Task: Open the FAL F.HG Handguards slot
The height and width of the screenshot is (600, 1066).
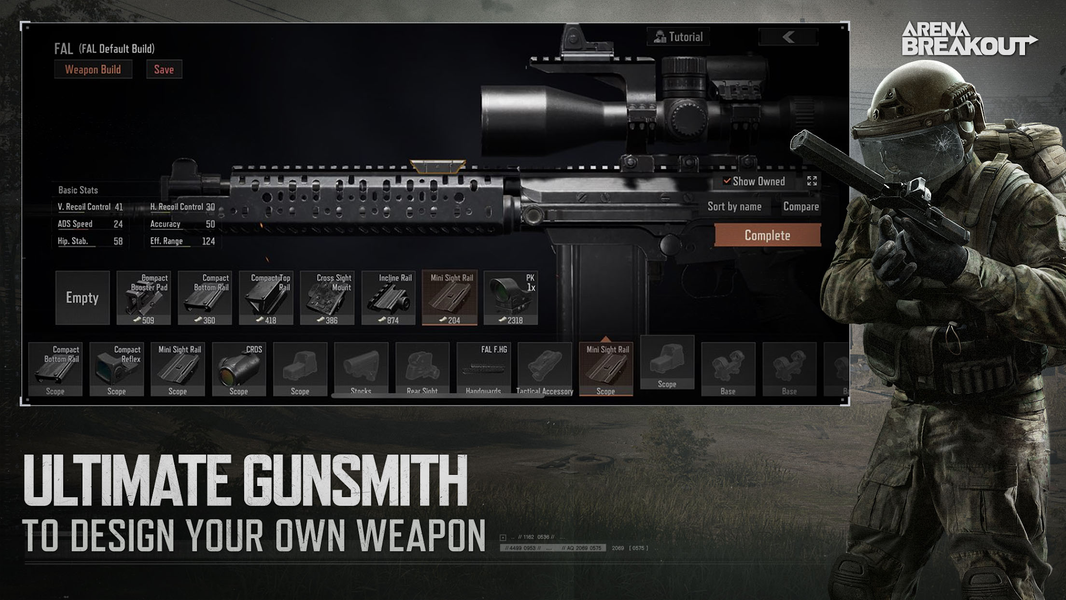Action: (483, 370)
